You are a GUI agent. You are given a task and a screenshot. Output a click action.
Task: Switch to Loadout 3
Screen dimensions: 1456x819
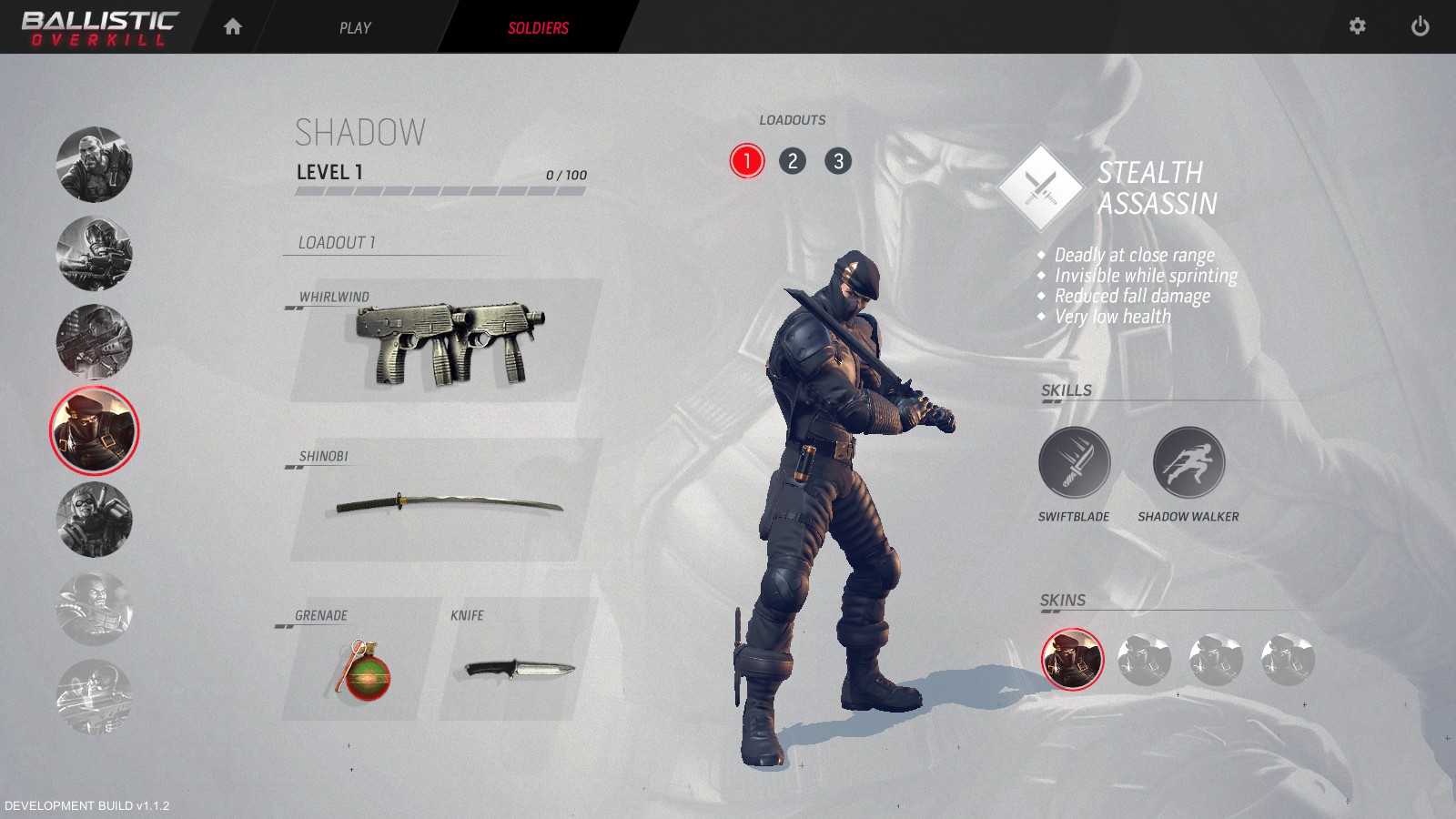(839, 161)
